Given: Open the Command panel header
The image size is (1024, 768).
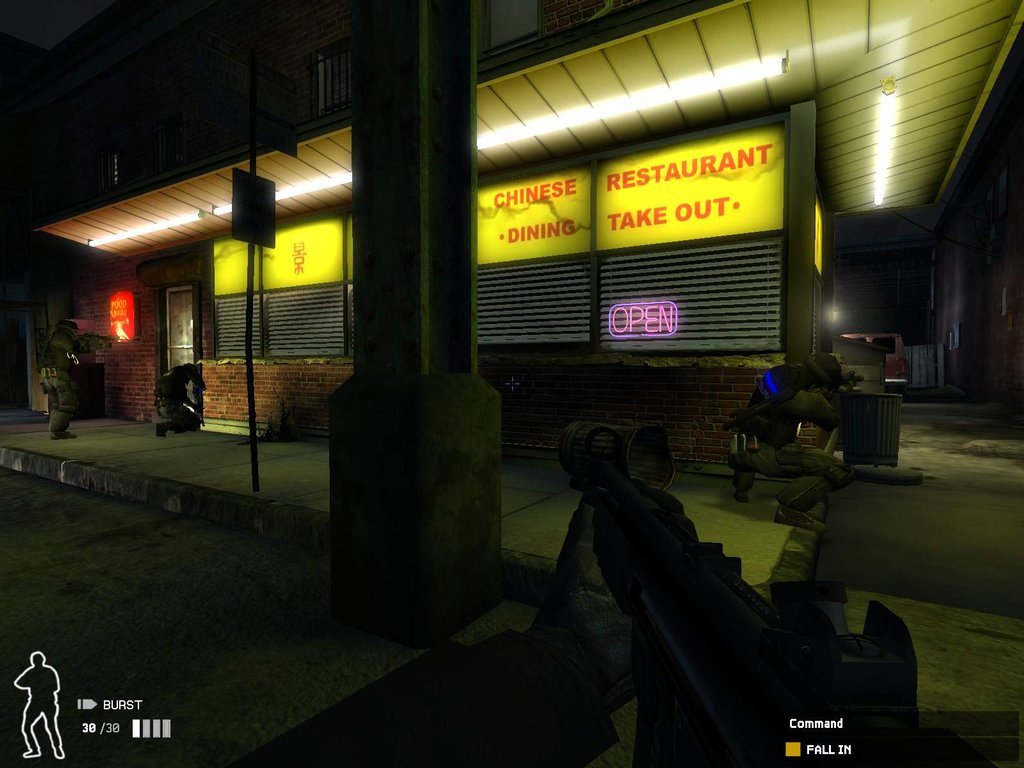Looking at the screenshot, I should pos(816,723).
